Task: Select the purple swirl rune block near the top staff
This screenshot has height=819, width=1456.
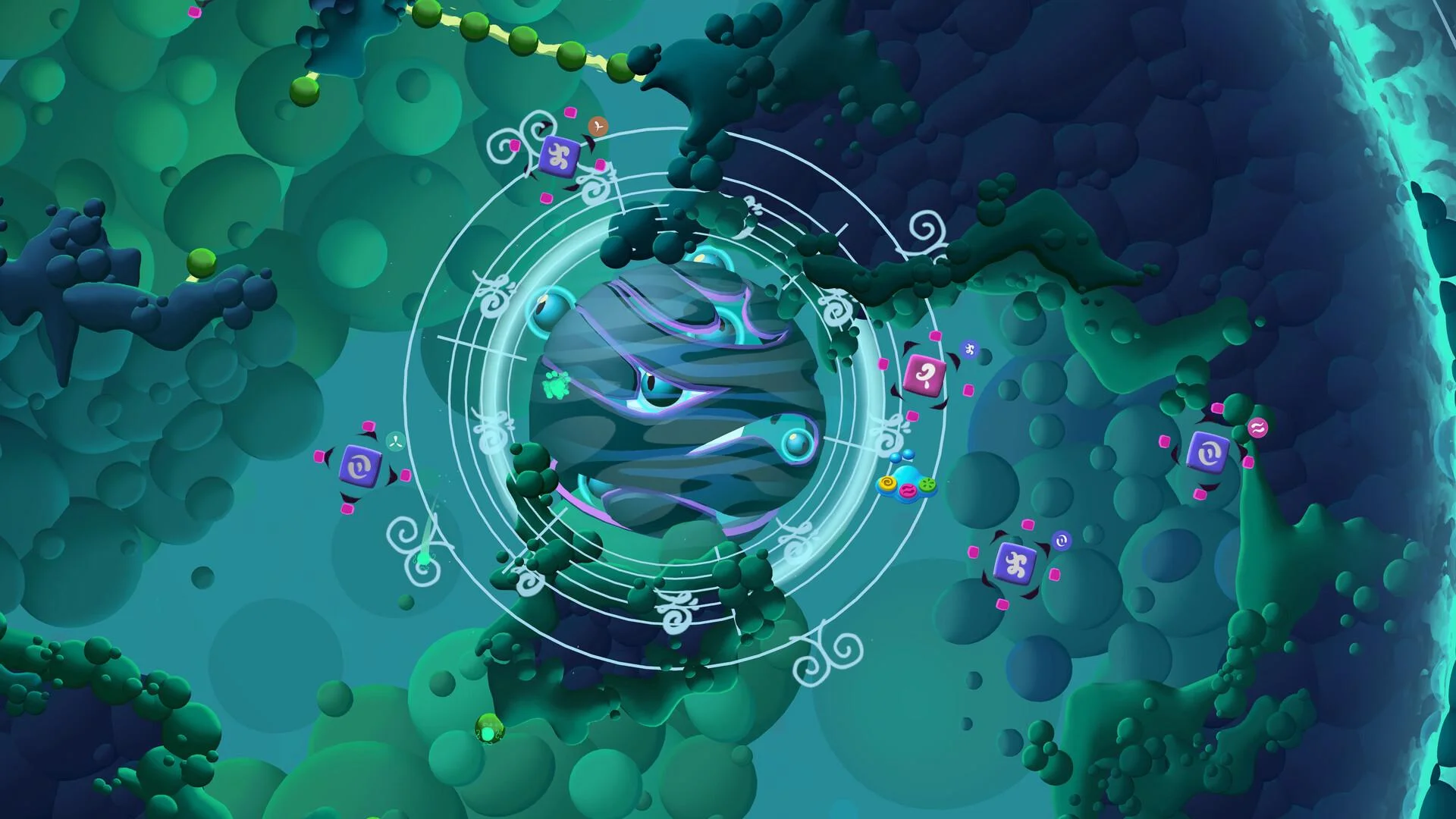Action: click(559, 155)
